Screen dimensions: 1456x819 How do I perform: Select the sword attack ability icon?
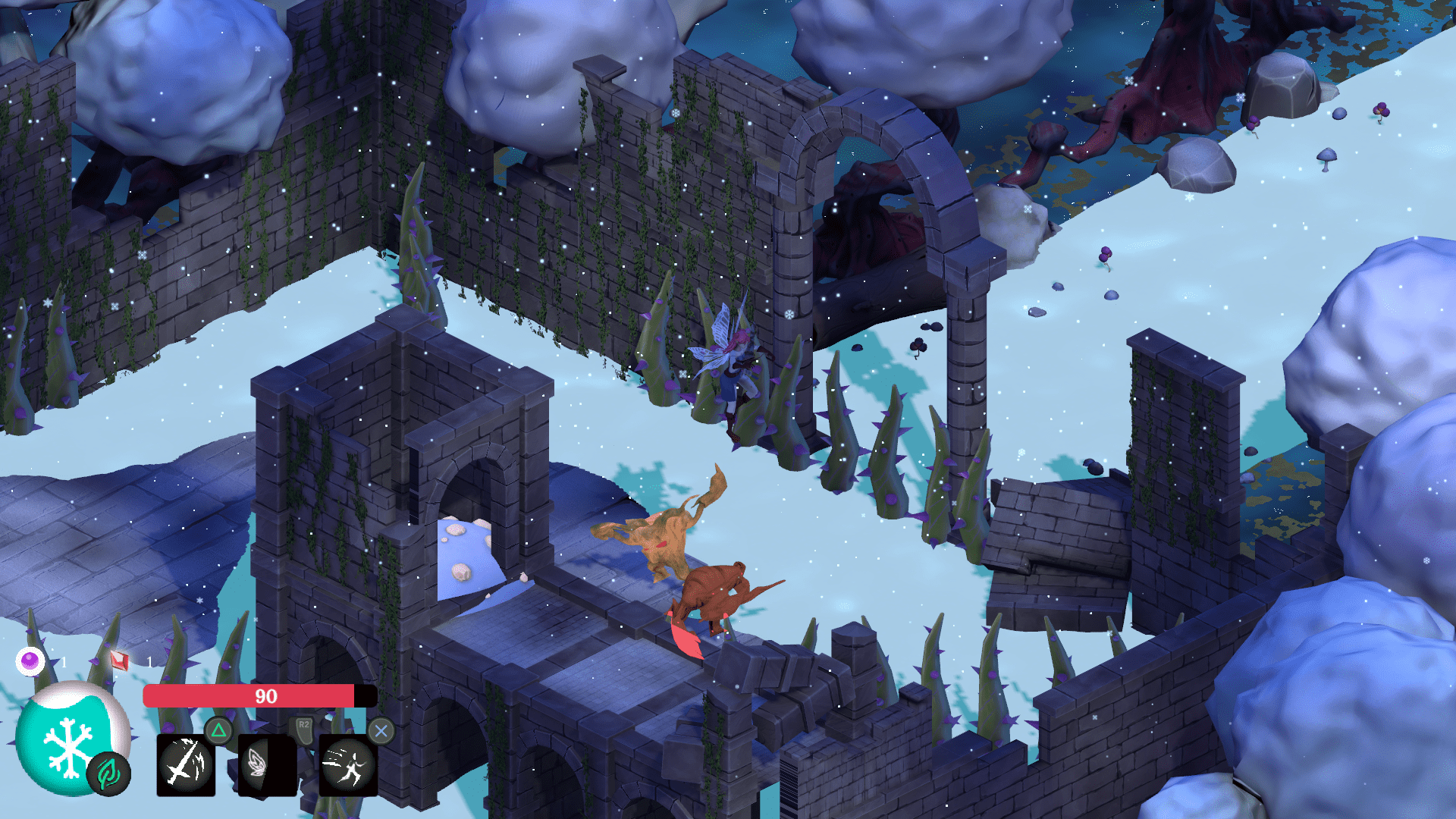point(185,764)
